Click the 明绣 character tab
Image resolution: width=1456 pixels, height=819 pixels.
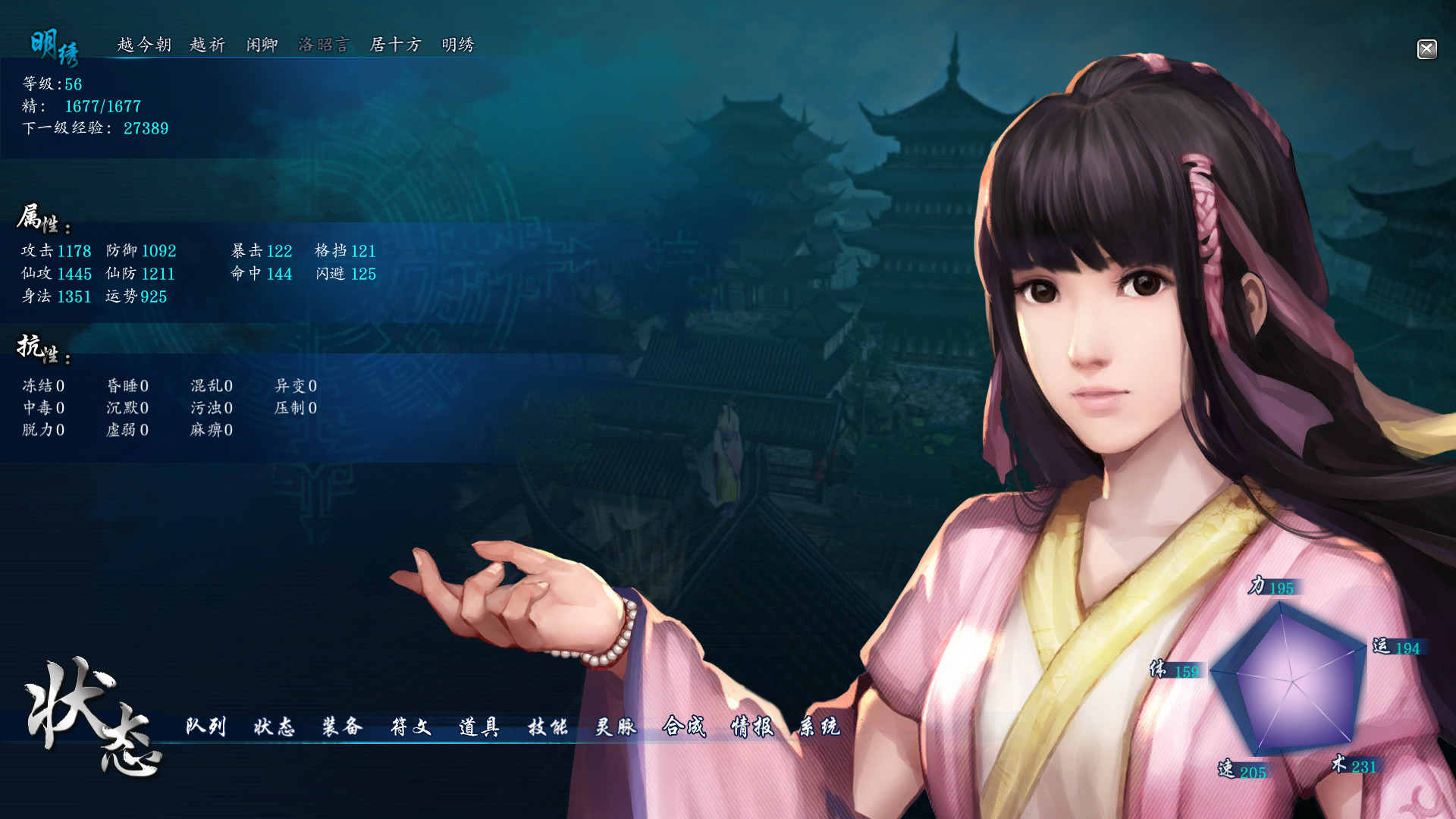pos(458,45)
